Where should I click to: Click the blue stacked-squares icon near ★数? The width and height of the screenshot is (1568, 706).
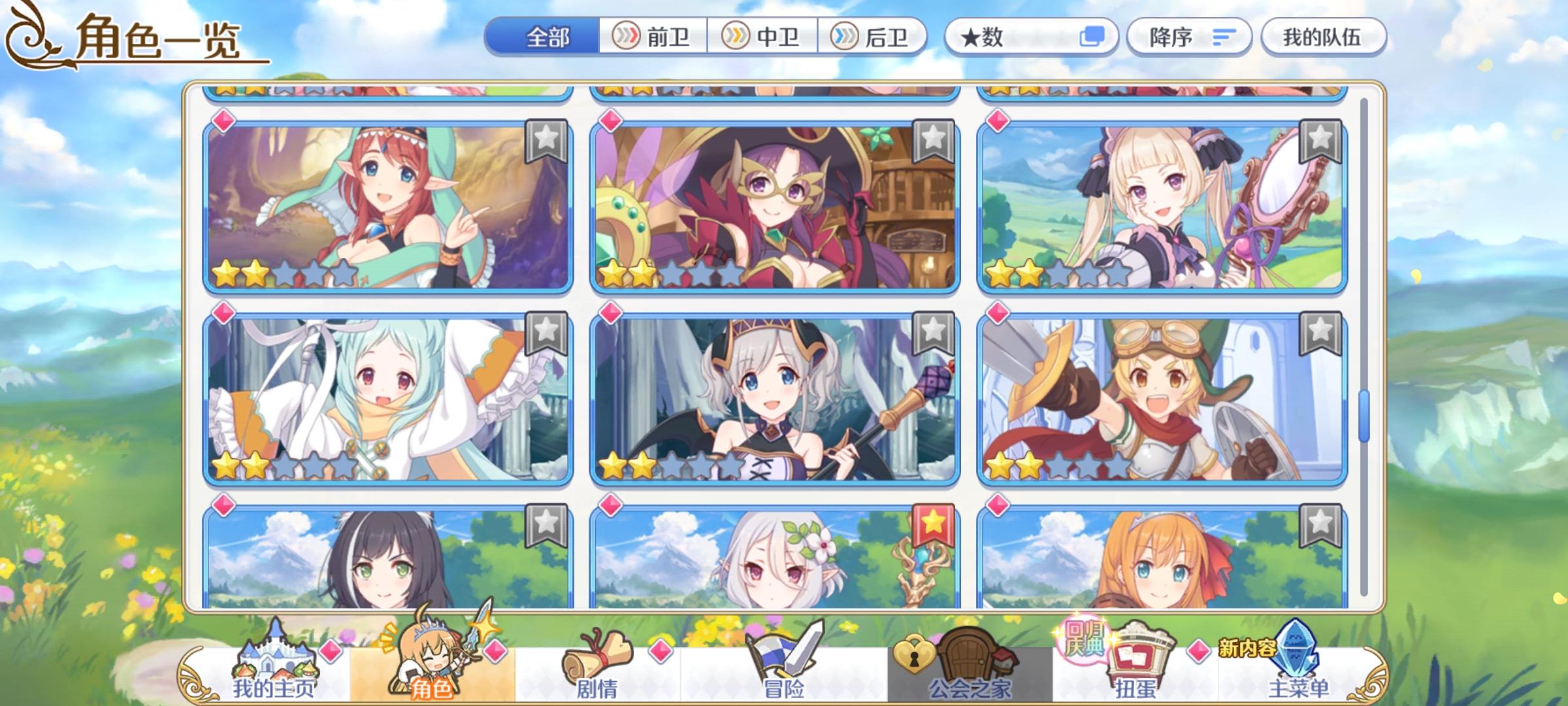[x=1096, y=37]
